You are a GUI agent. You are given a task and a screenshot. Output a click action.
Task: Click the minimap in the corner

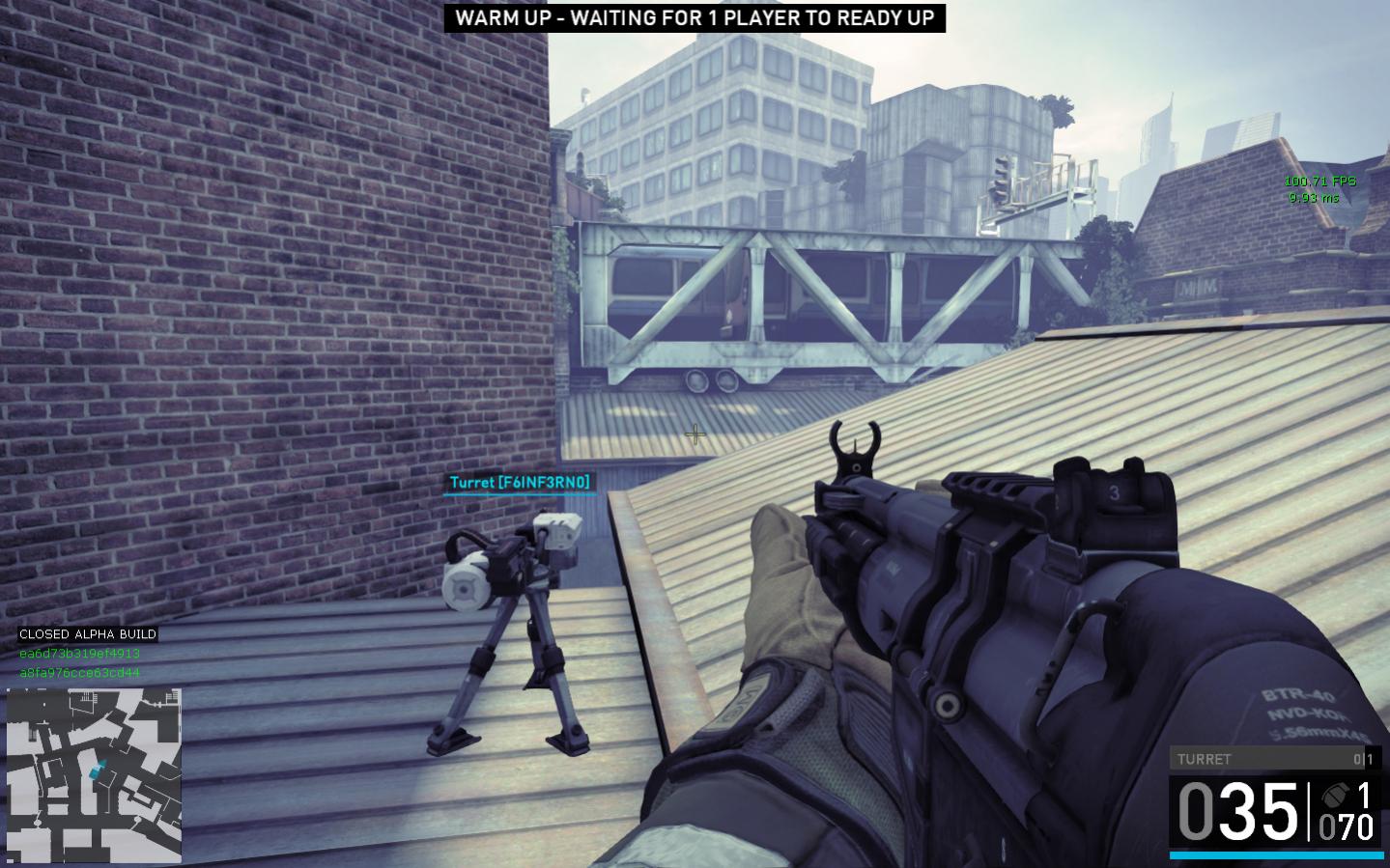point(94,775)
